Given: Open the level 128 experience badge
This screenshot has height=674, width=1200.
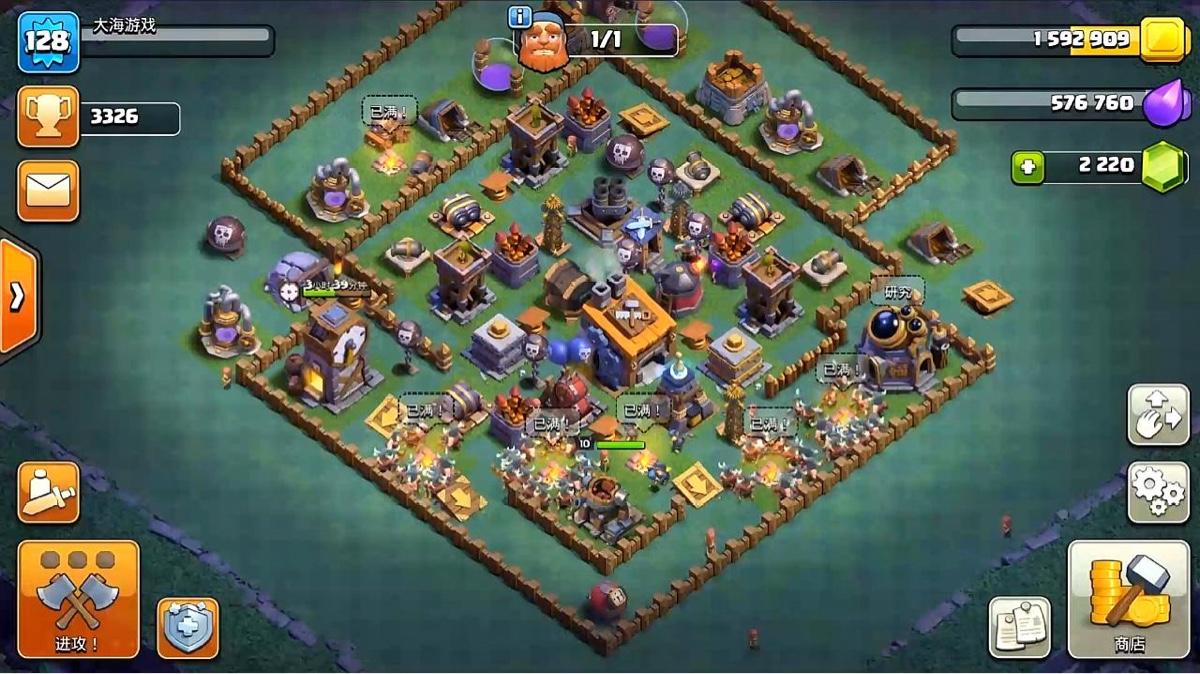Looking at the screenshot, I should pyautogui.click(x=48, y=42).
